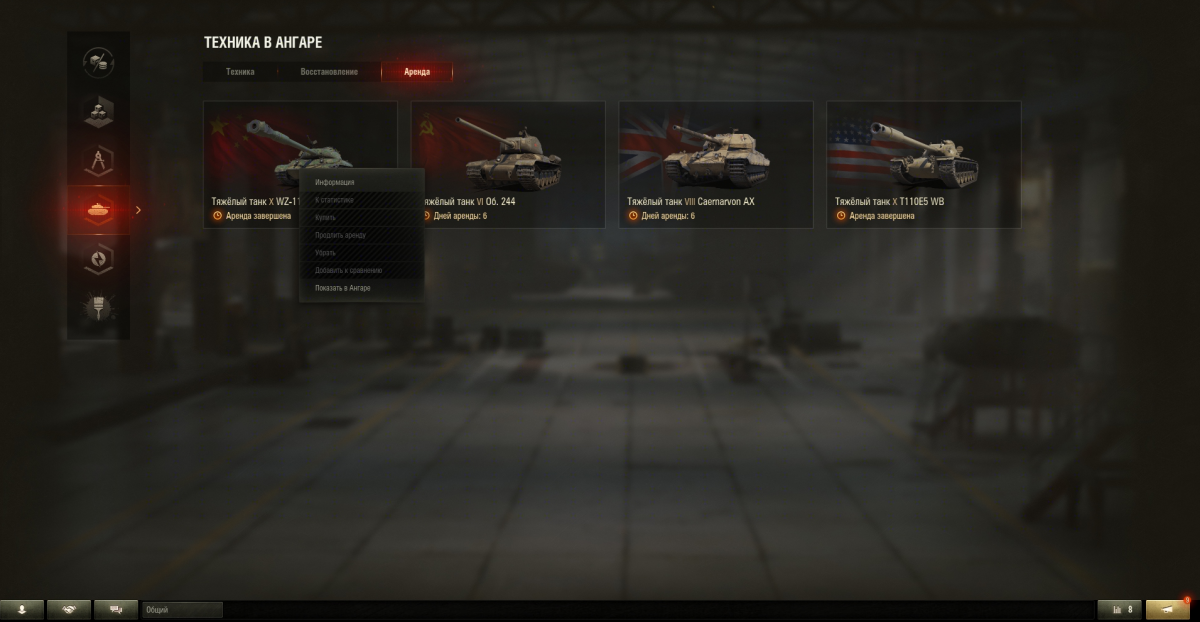Select the Аренда tab
The height and width of the screenshot is (622, 1200).
coord(417,72)
